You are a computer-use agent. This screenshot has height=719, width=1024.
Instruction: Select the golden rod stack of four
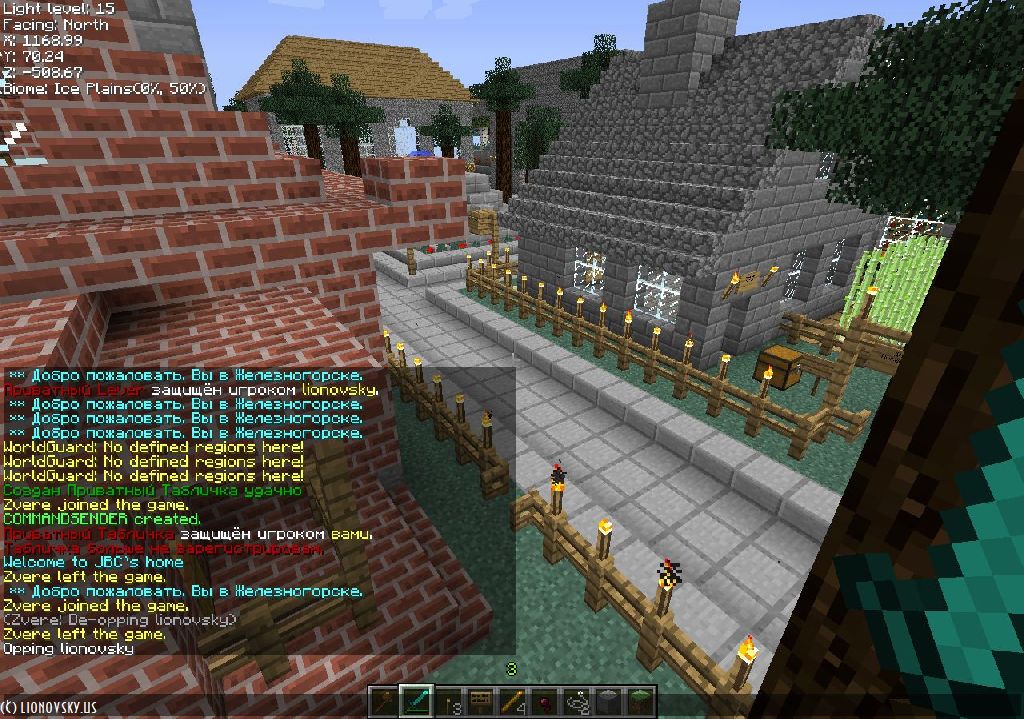click(x=512, y=702)
